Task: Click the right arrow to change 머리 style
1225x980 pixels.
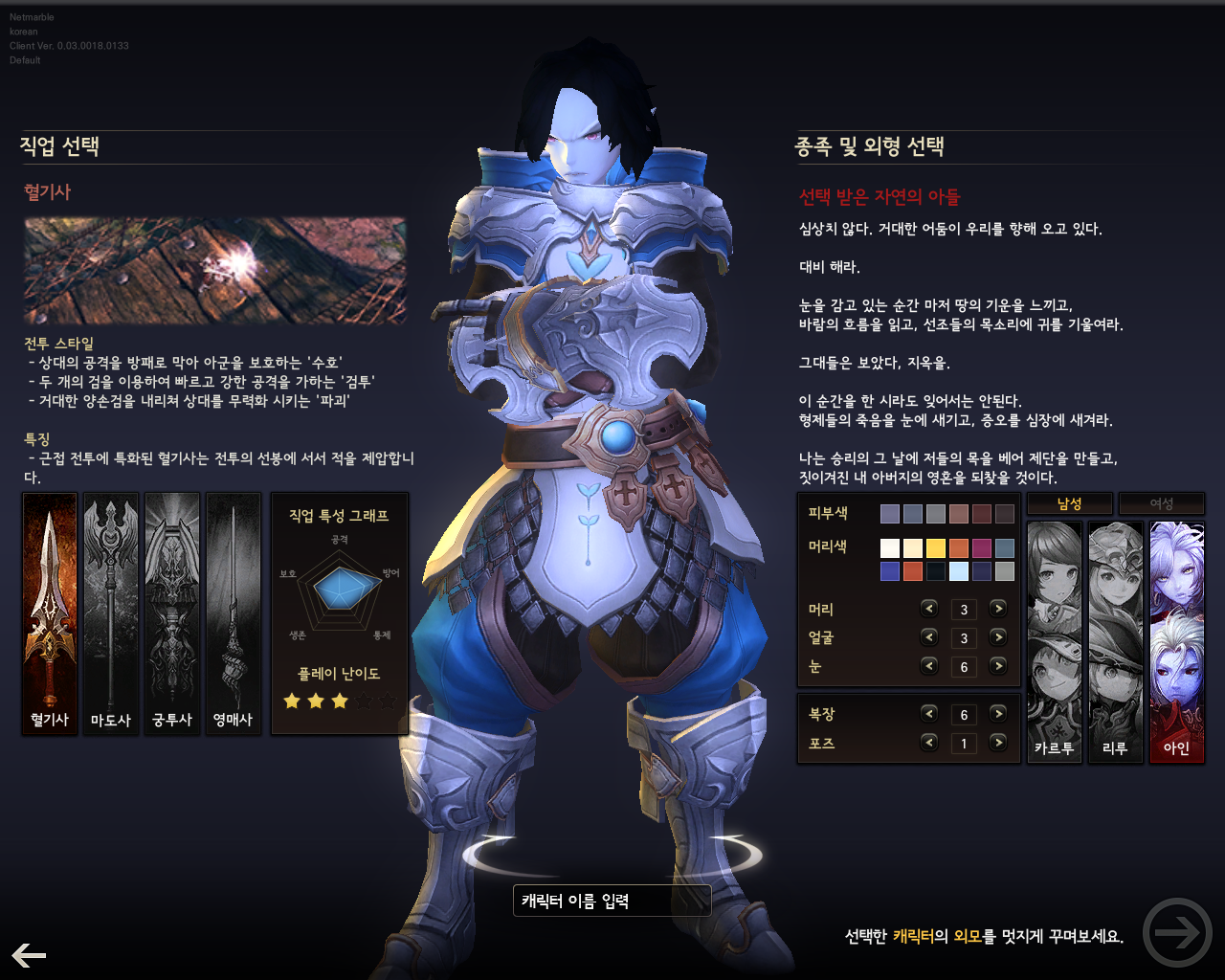Action: [997, 609]
